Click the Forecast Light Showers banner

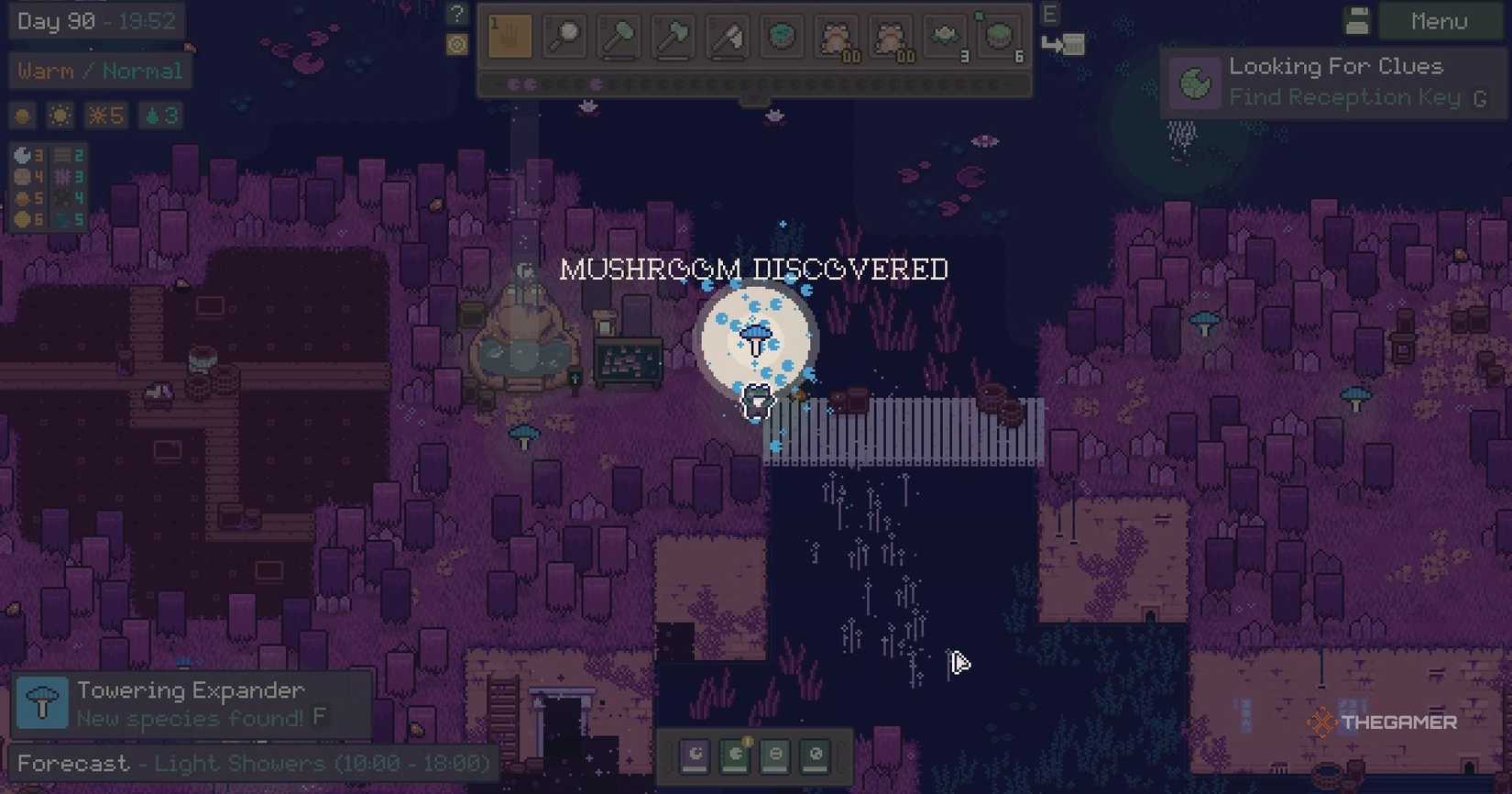[x=247, y=763]
